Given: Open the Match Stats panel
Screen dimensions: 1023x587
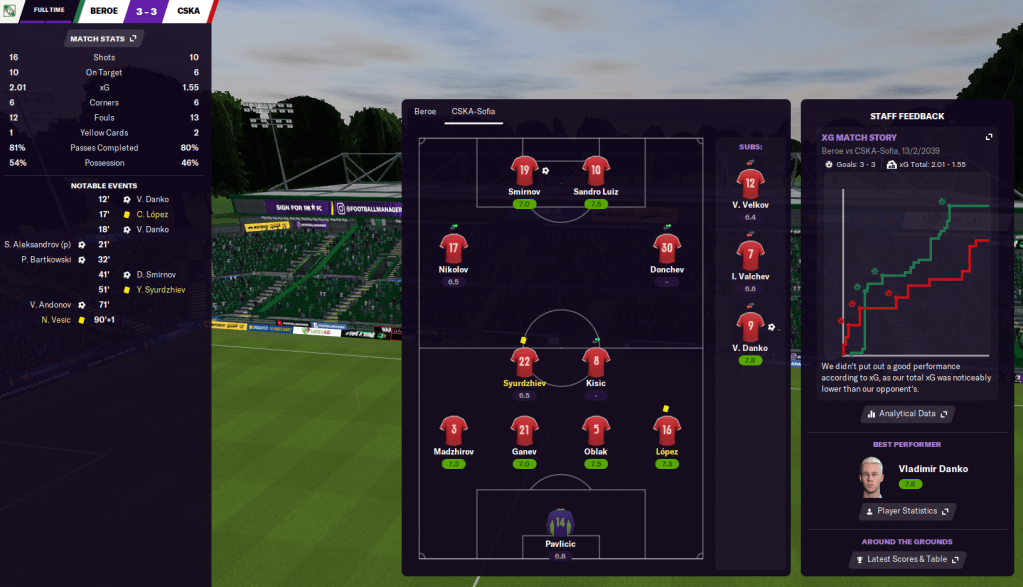Looking at the screenshot, I should [103, 39].
